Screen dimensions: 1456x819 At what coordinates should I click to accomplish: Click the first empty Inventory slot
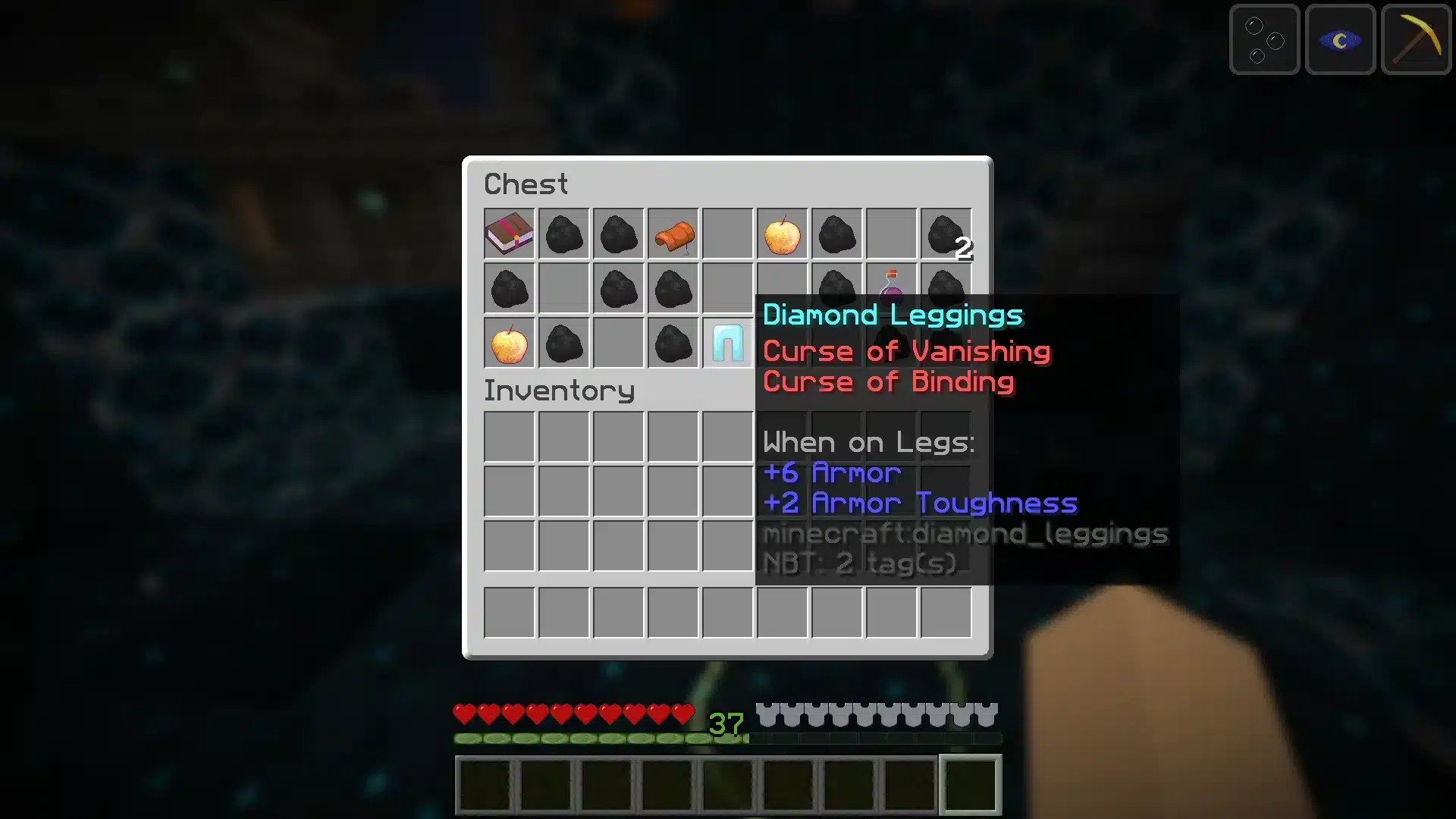[509, 437]
